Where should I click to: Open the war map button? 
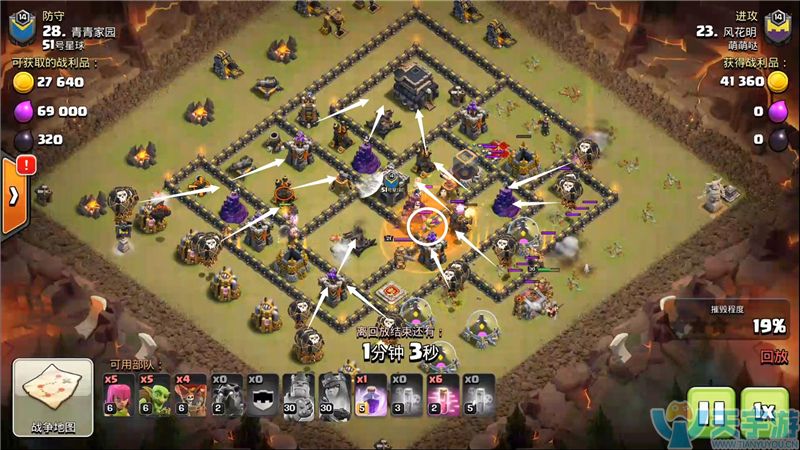52,398
